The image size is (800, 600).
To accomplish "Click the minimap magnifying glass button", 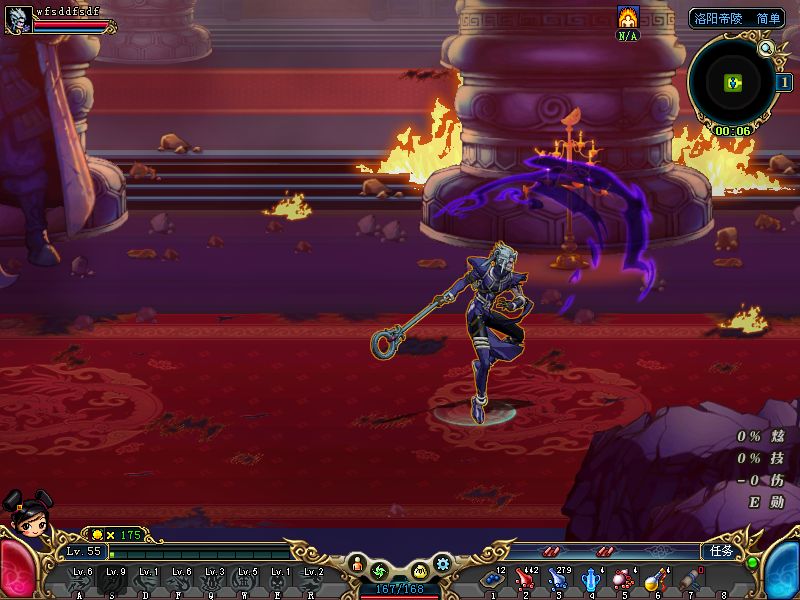I will pos(767,47).
